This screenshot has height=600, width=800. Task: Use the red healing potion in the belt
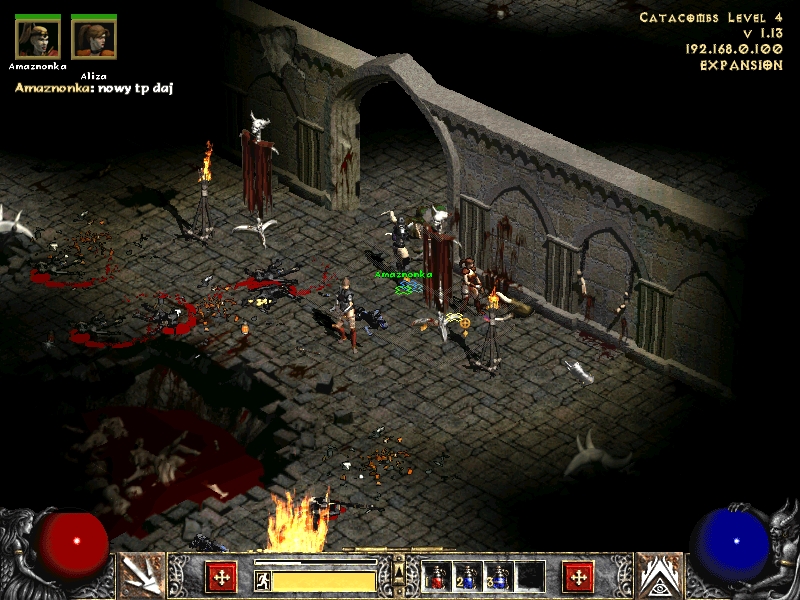[x=437, y=576]
